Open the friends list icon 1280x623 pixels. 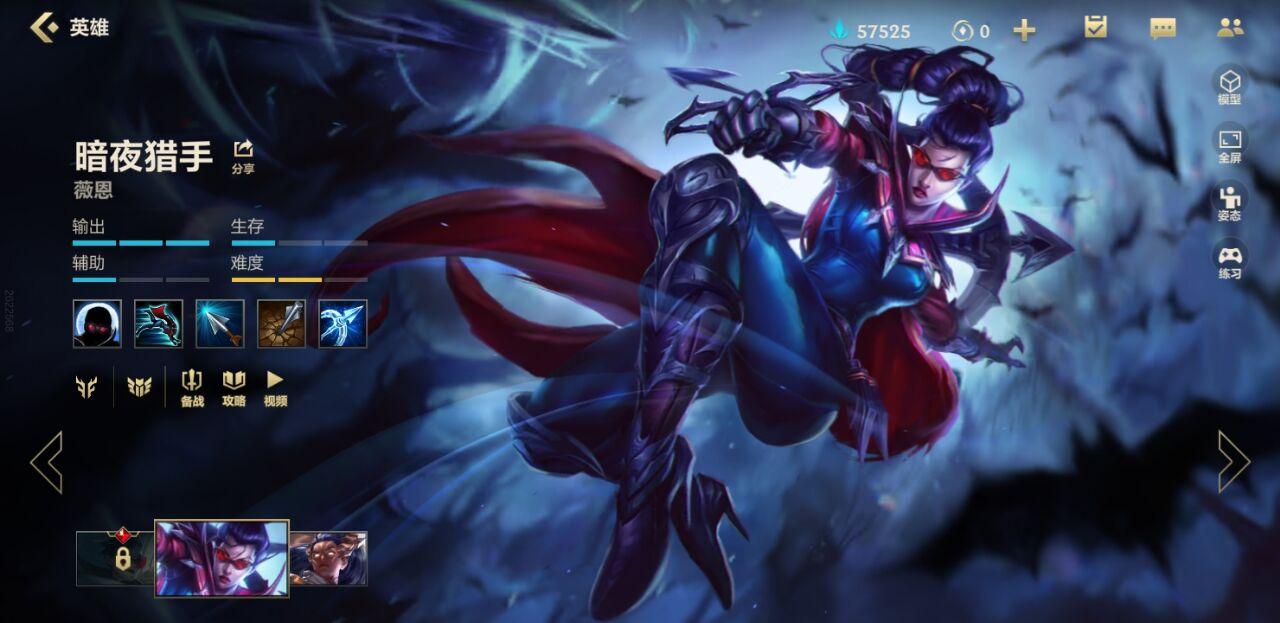[1230, 28]
